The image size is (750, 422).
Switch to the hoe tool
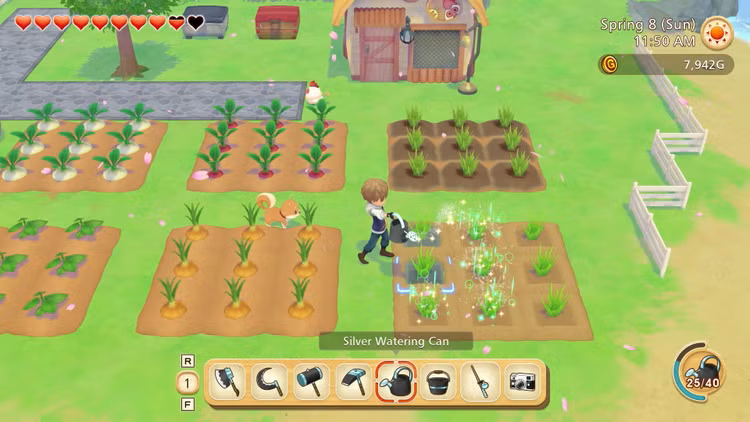(352, 381)
